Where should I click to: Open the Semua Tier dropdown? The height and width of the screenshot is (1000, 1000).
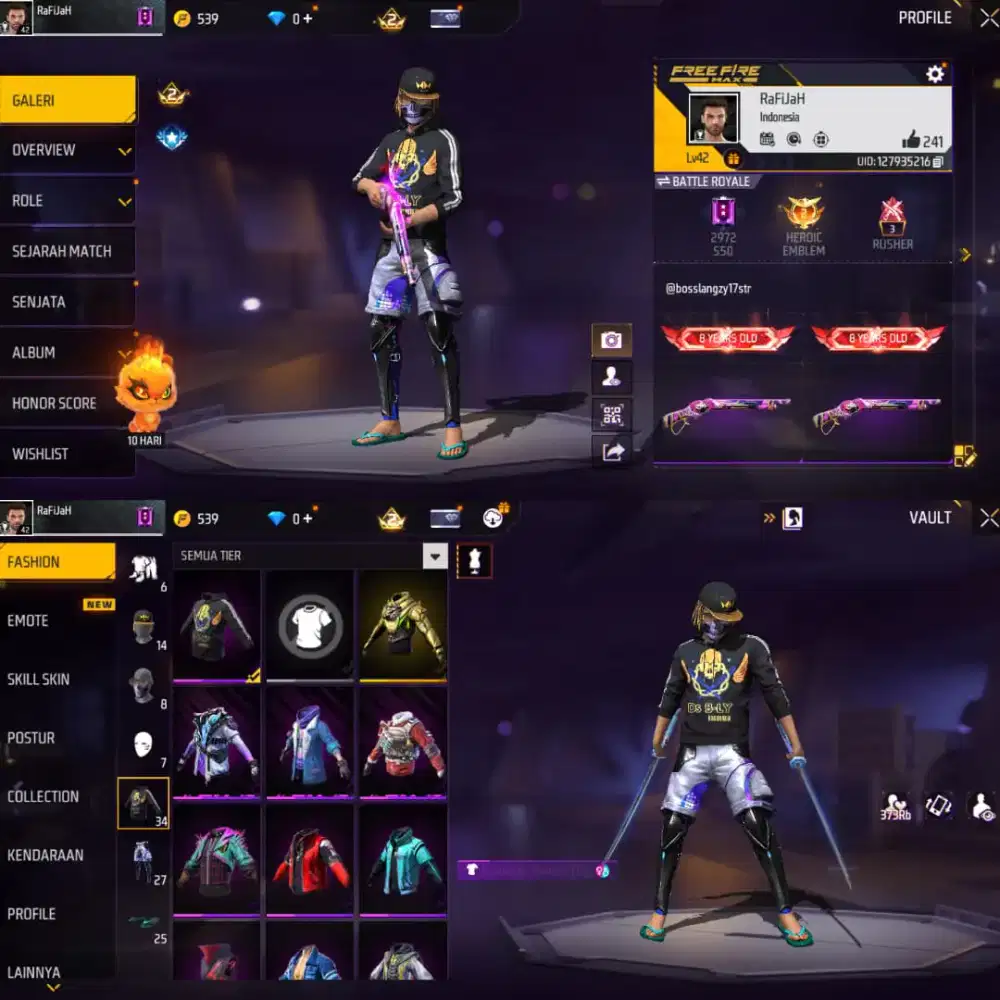(434, 556)
